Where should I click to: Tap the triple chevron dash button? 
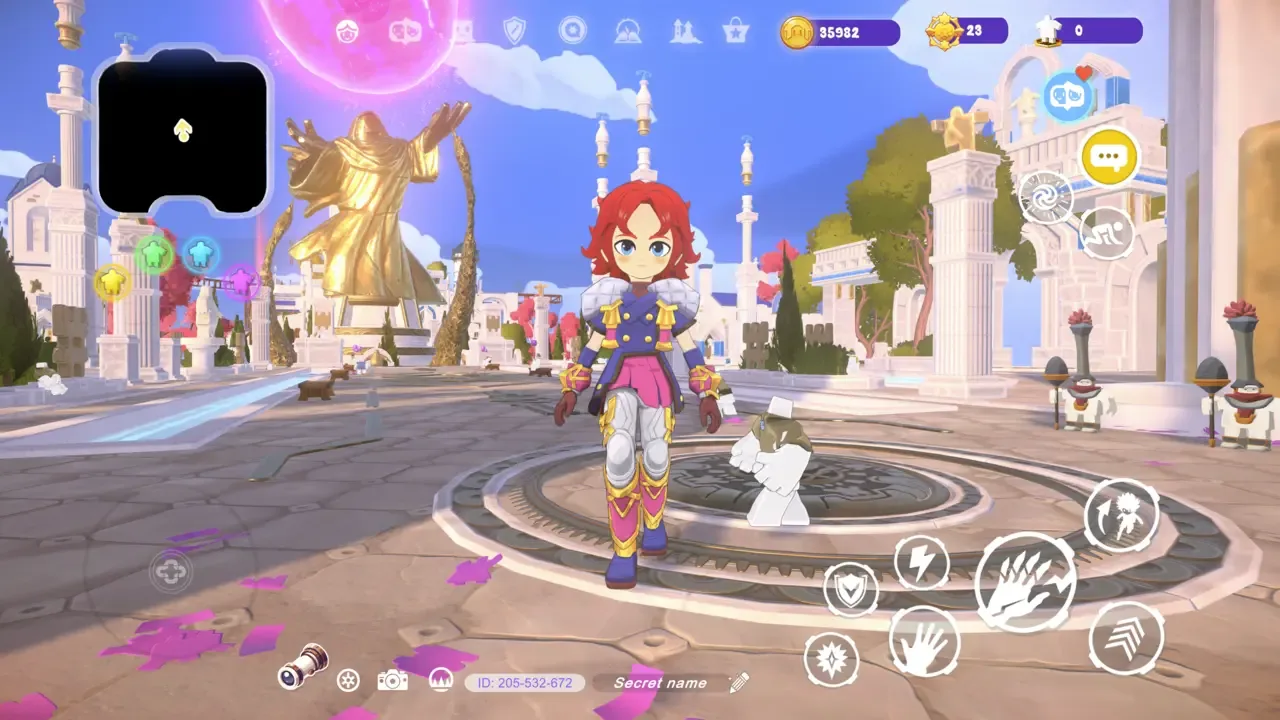coord(1126,637)
